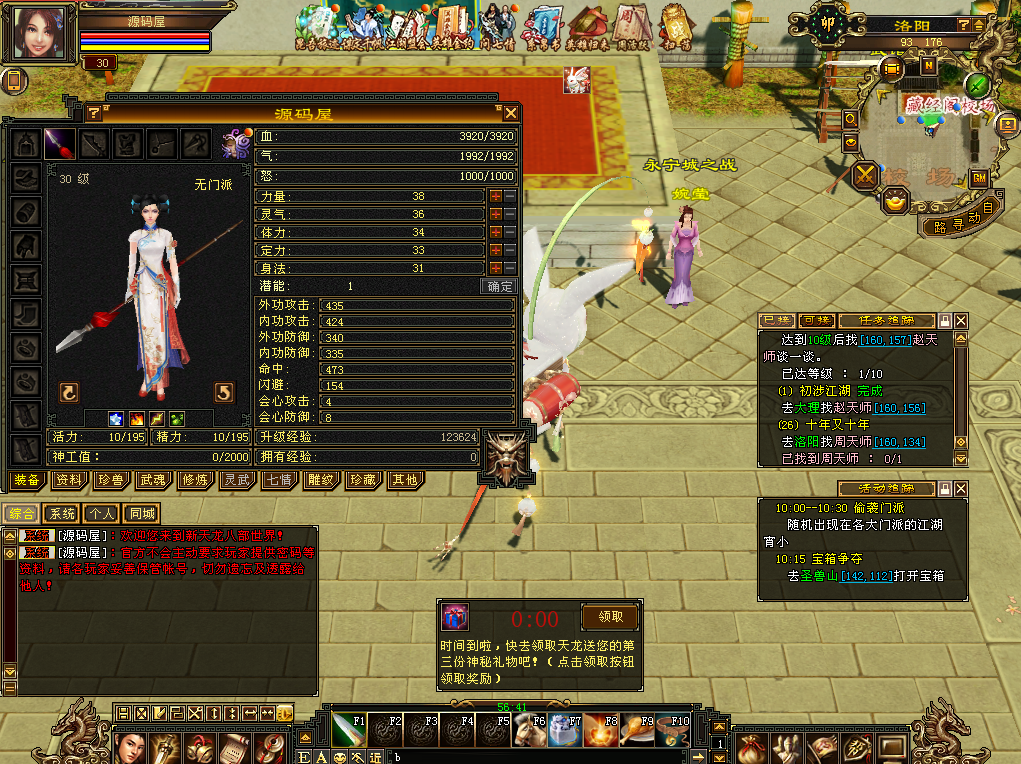
Task: Switch chat to the 系统 channel
Action: click(x=62, y=514)
